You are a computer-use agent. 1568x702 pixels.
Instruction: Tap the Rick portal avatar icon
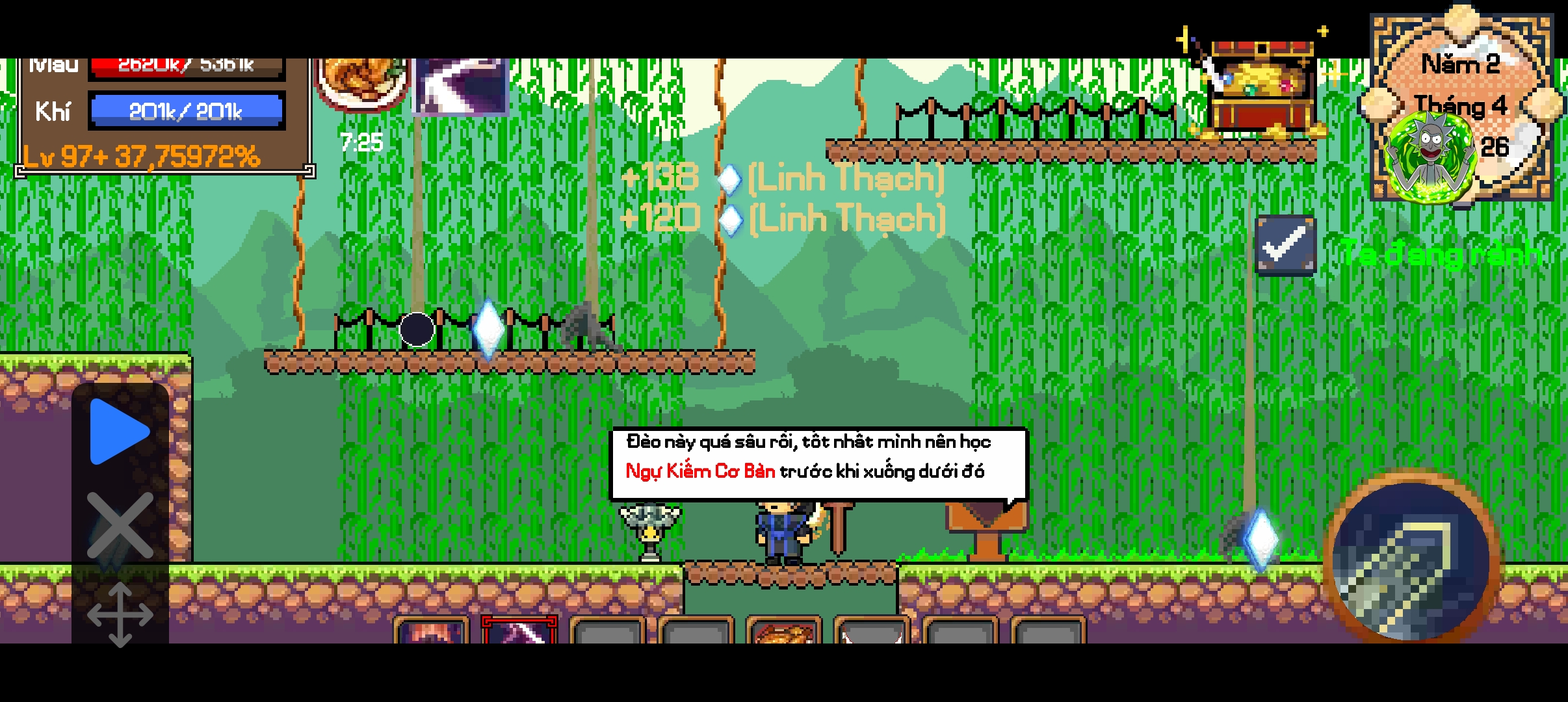[x=1430, y=156]
